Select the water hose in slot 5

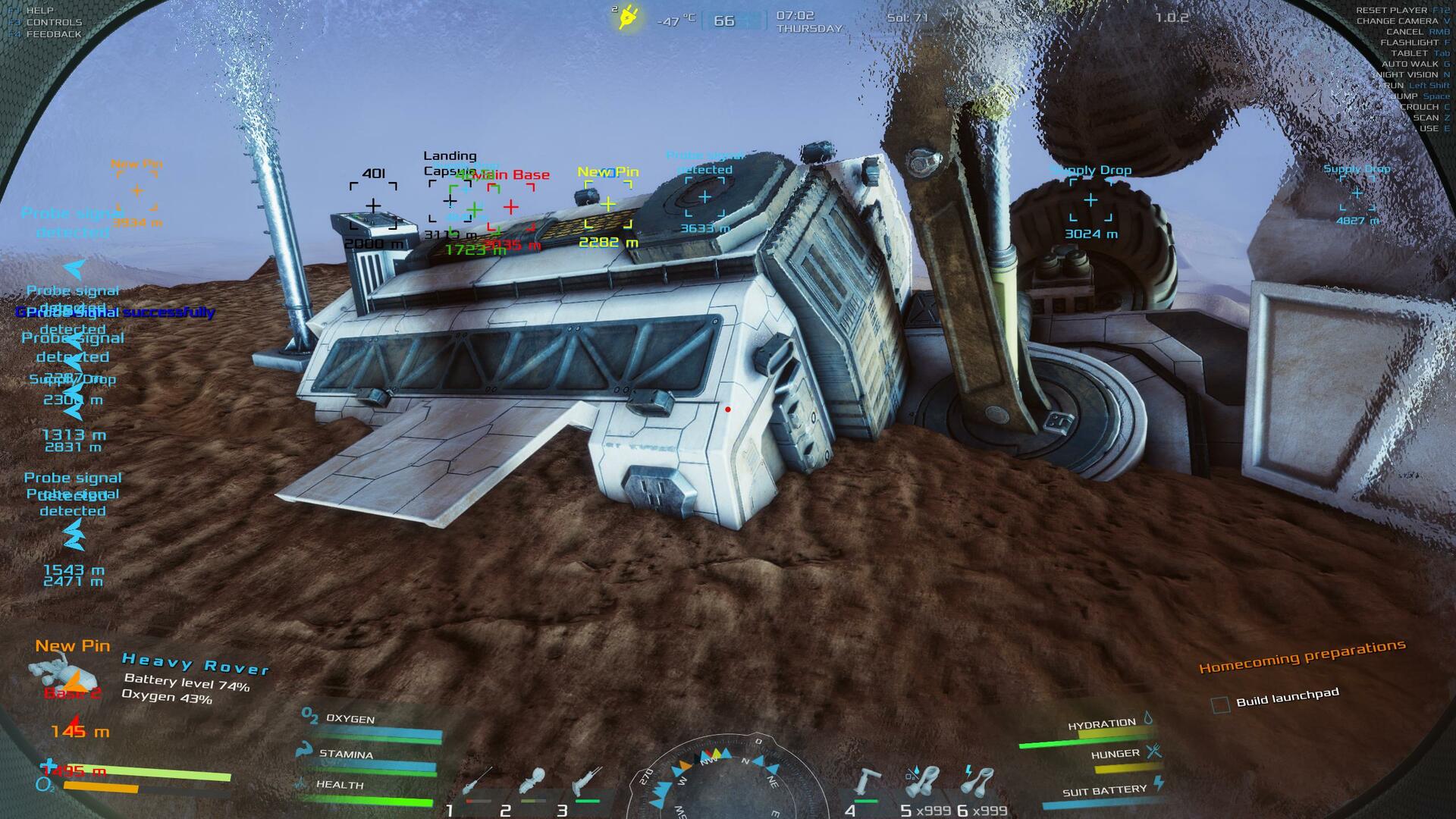pyautogui.click(x=924, y=784)
